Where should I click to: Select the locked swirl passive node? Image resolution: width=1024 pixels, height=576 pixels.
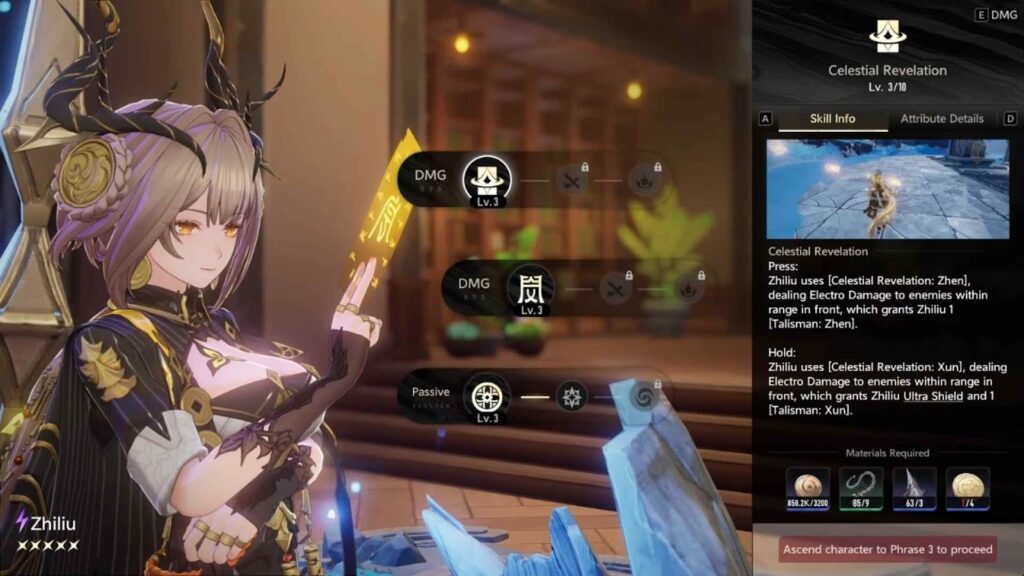pos(641,395)
